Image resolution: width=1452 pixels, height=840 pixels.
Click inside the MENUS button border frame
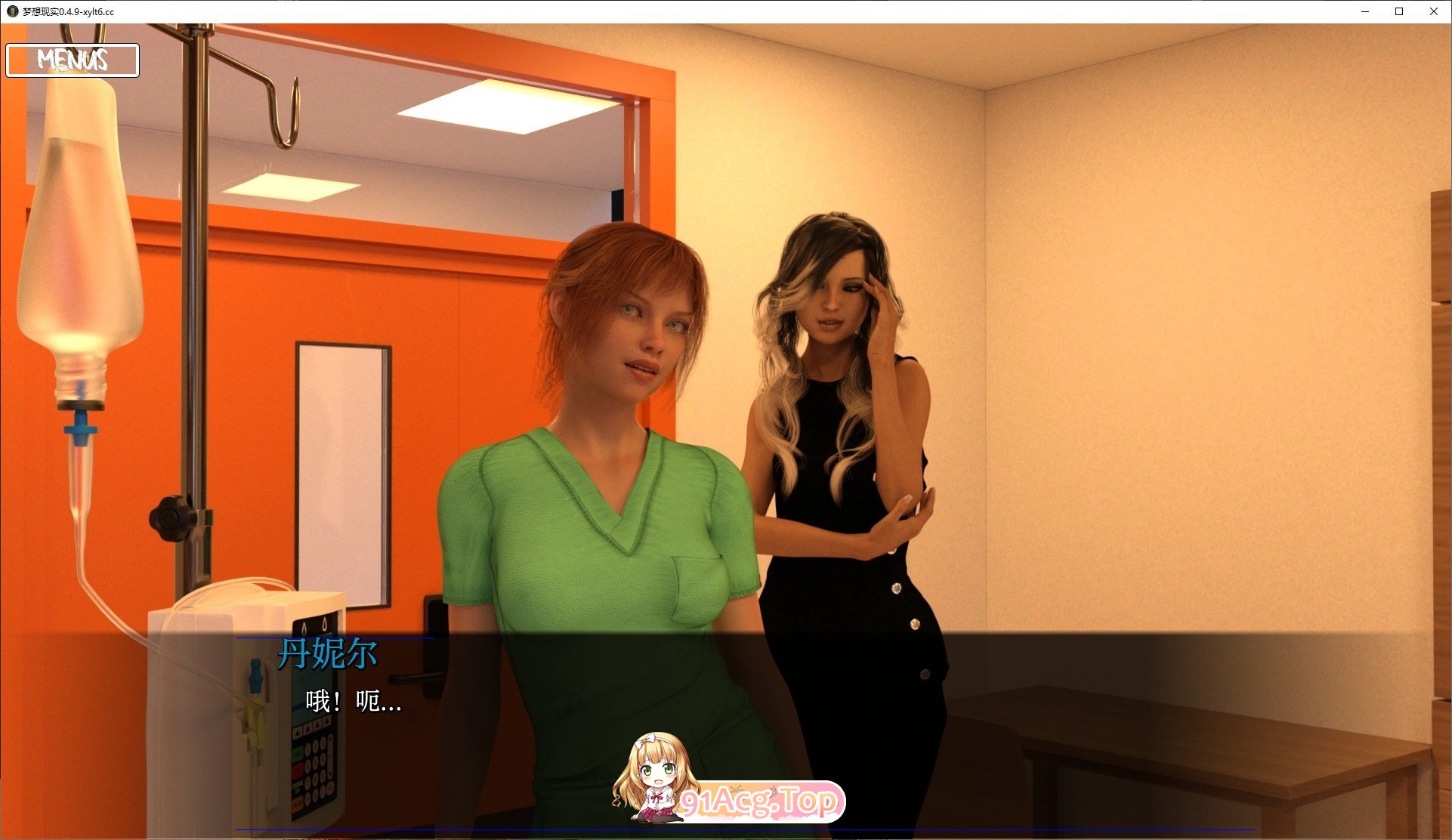tap(72, 60)
